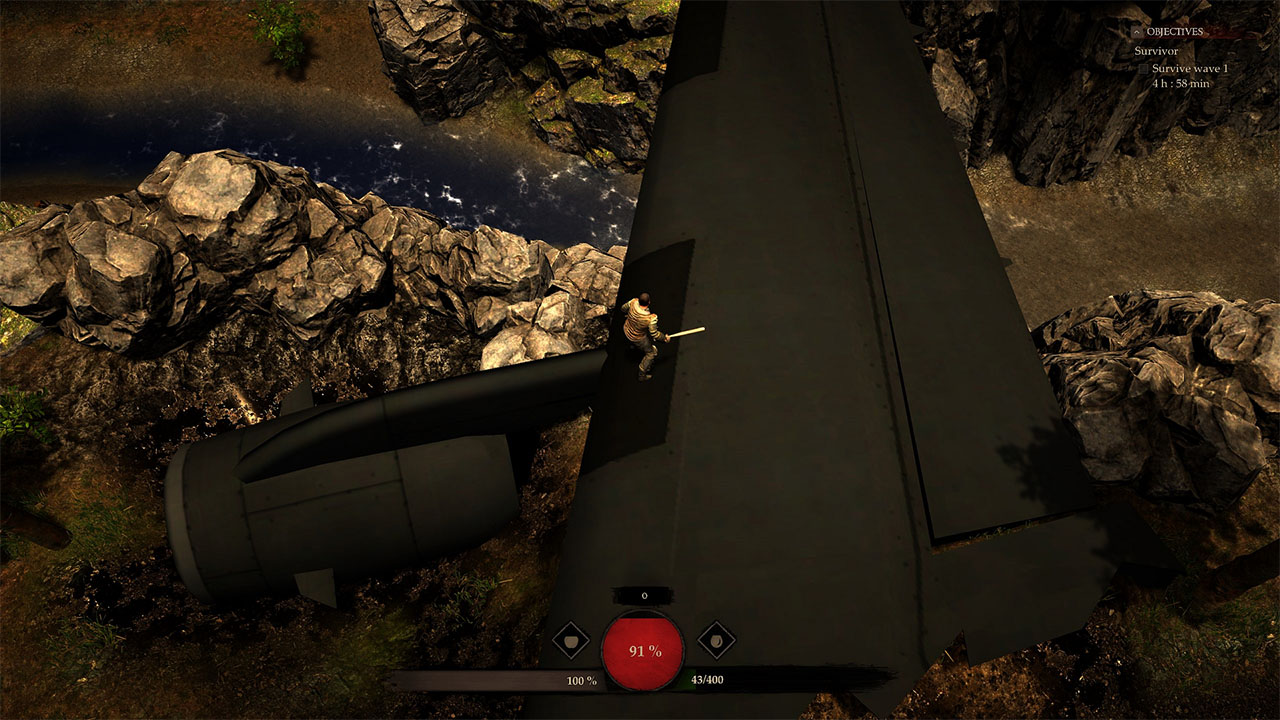Click the 100 % stamina bar

(x=581, y=679)
